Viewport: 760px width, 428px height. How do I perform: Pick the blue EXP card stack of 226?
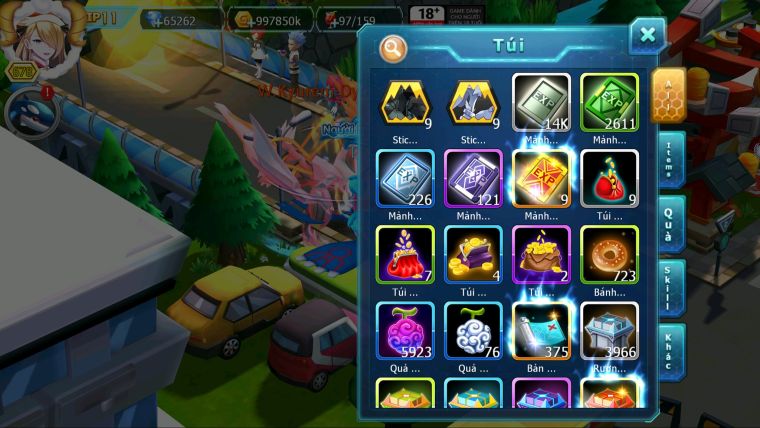[x=405, y=179]
